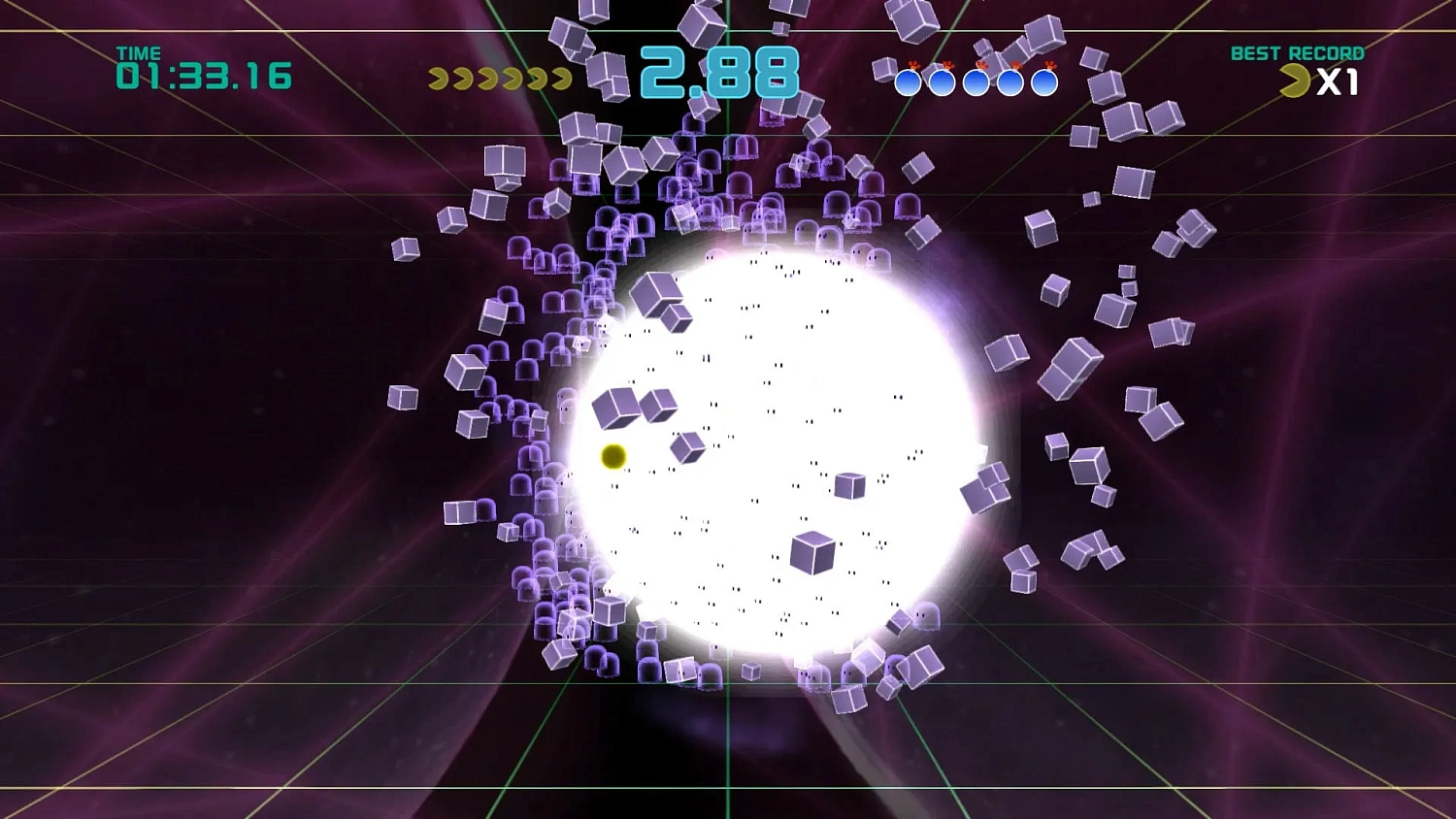Screen dimensions: 1456x819
Task: Select the first Pac-Man dash icon
Action: tap(437, 80)
